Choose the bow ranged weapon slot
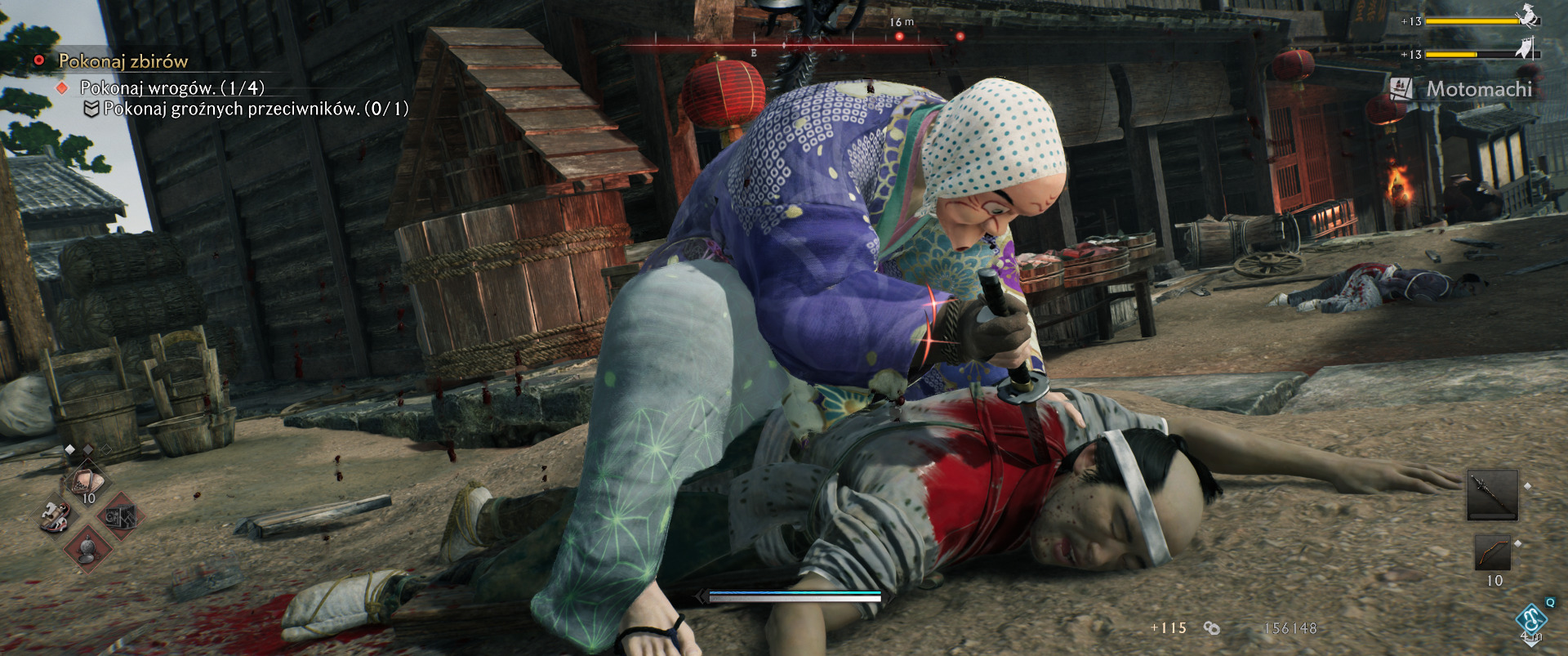This screenshot has height=656, width=1568. [1492, 553]
